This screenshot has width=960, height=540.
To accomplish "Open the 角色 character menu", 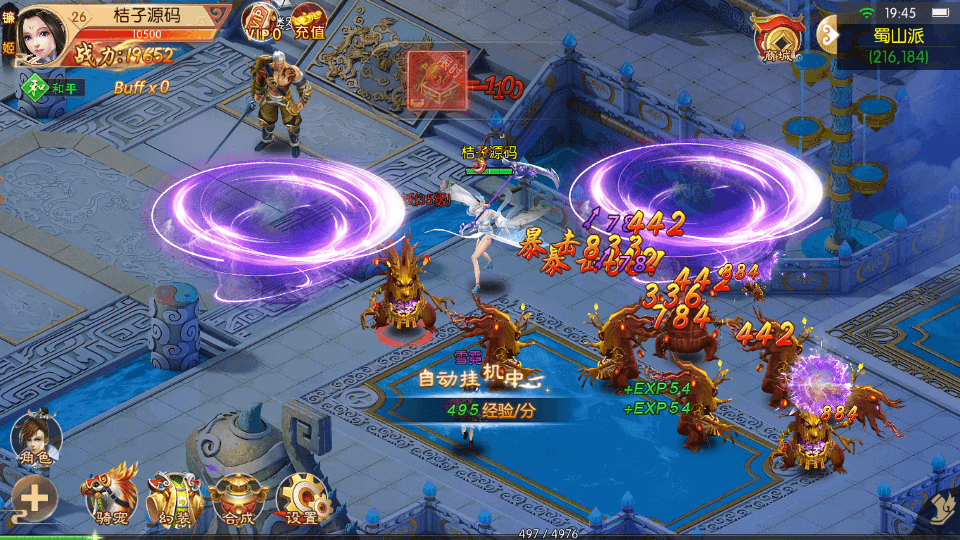I will click(x=36, y=439).
